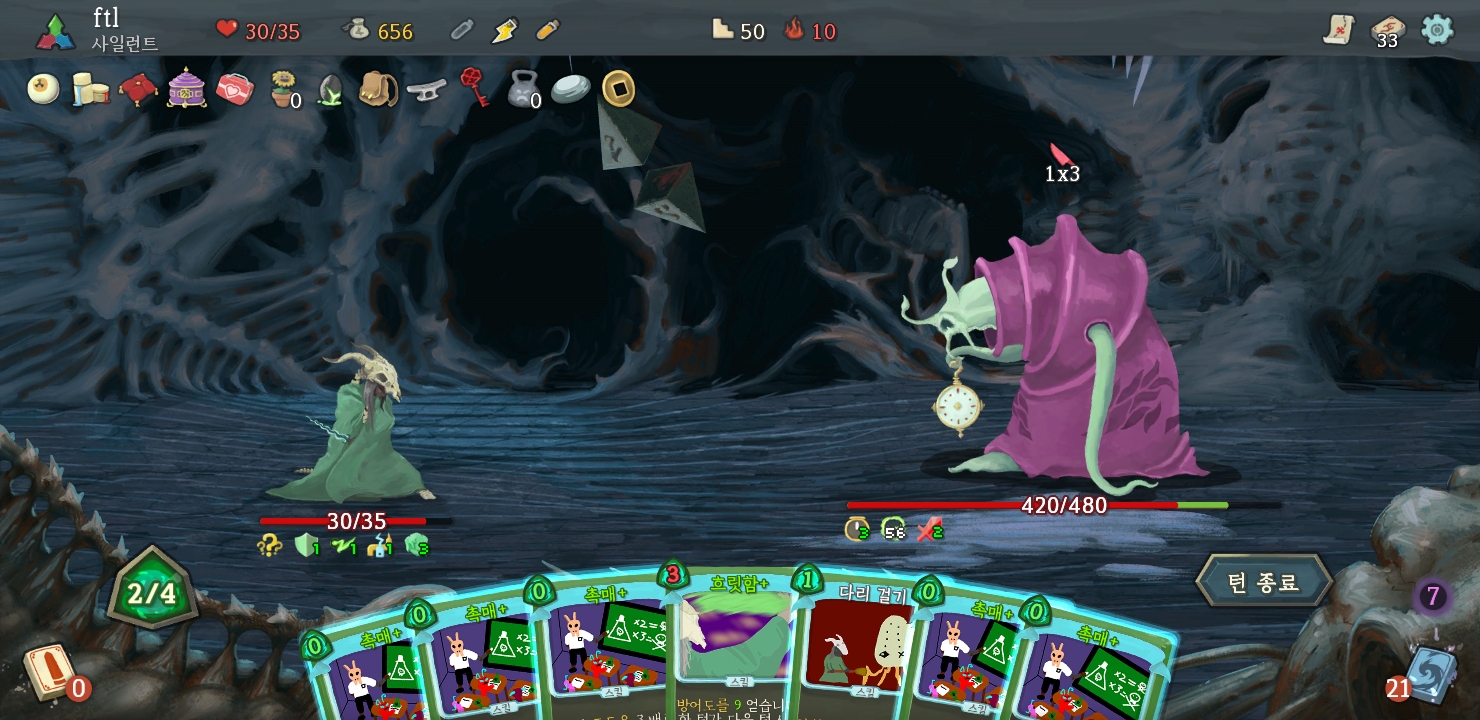Check the brown backpack relic

(x=378, y=89)
